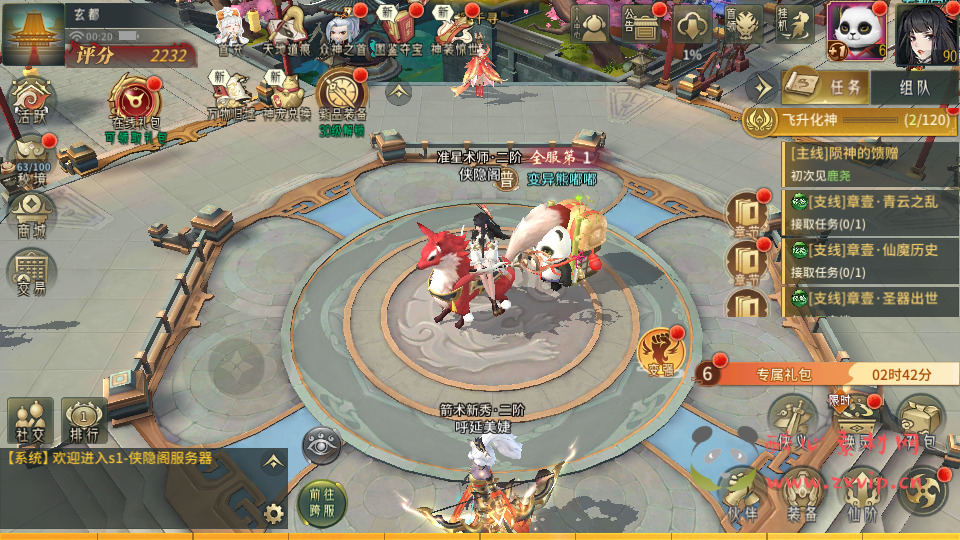Switch to the 组队 team tab
The height and width of the screenshot is (540, 960).
pyautogui.click(x=914, y=88)
